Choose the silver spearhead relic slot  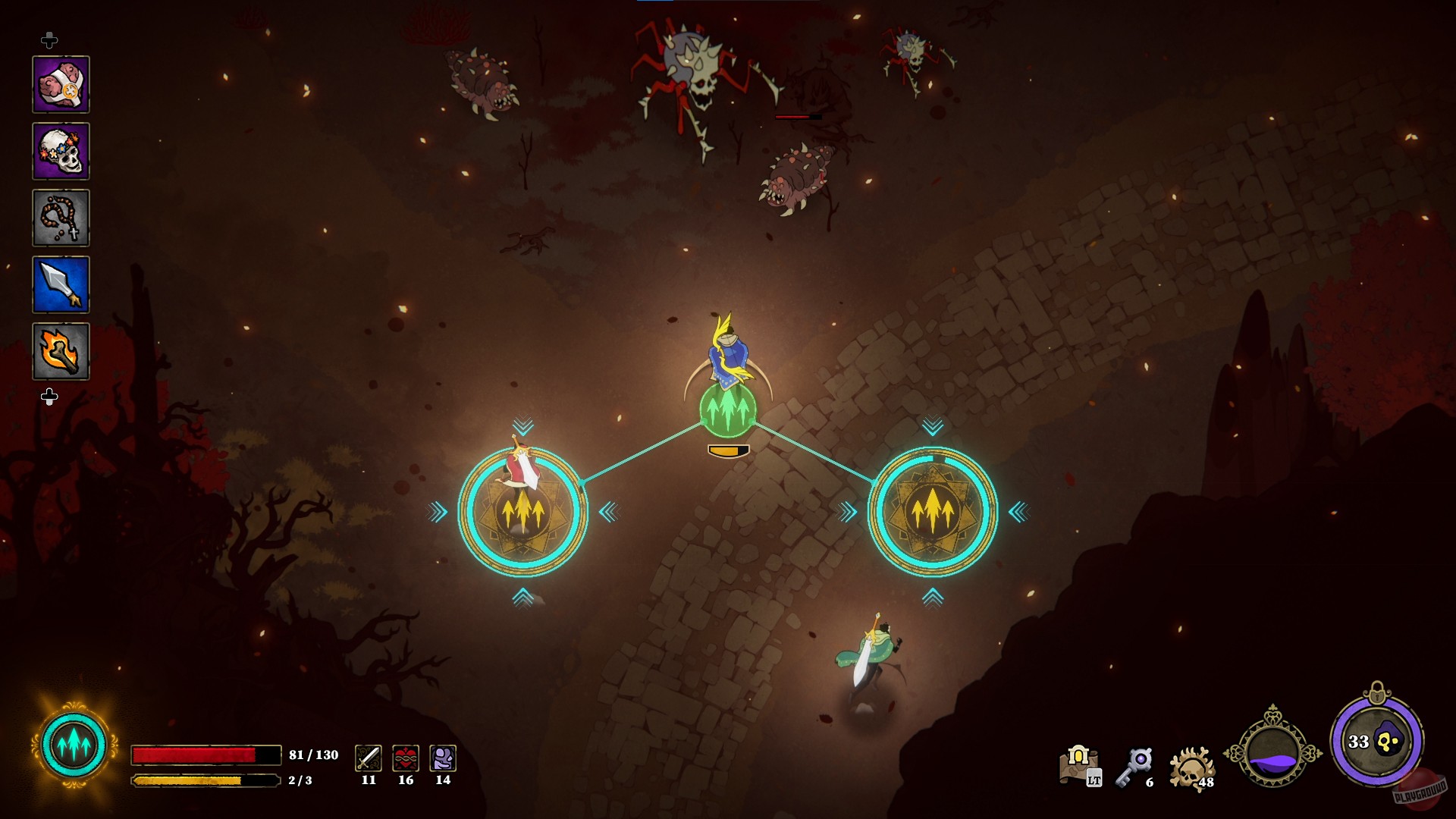point(61,284)
